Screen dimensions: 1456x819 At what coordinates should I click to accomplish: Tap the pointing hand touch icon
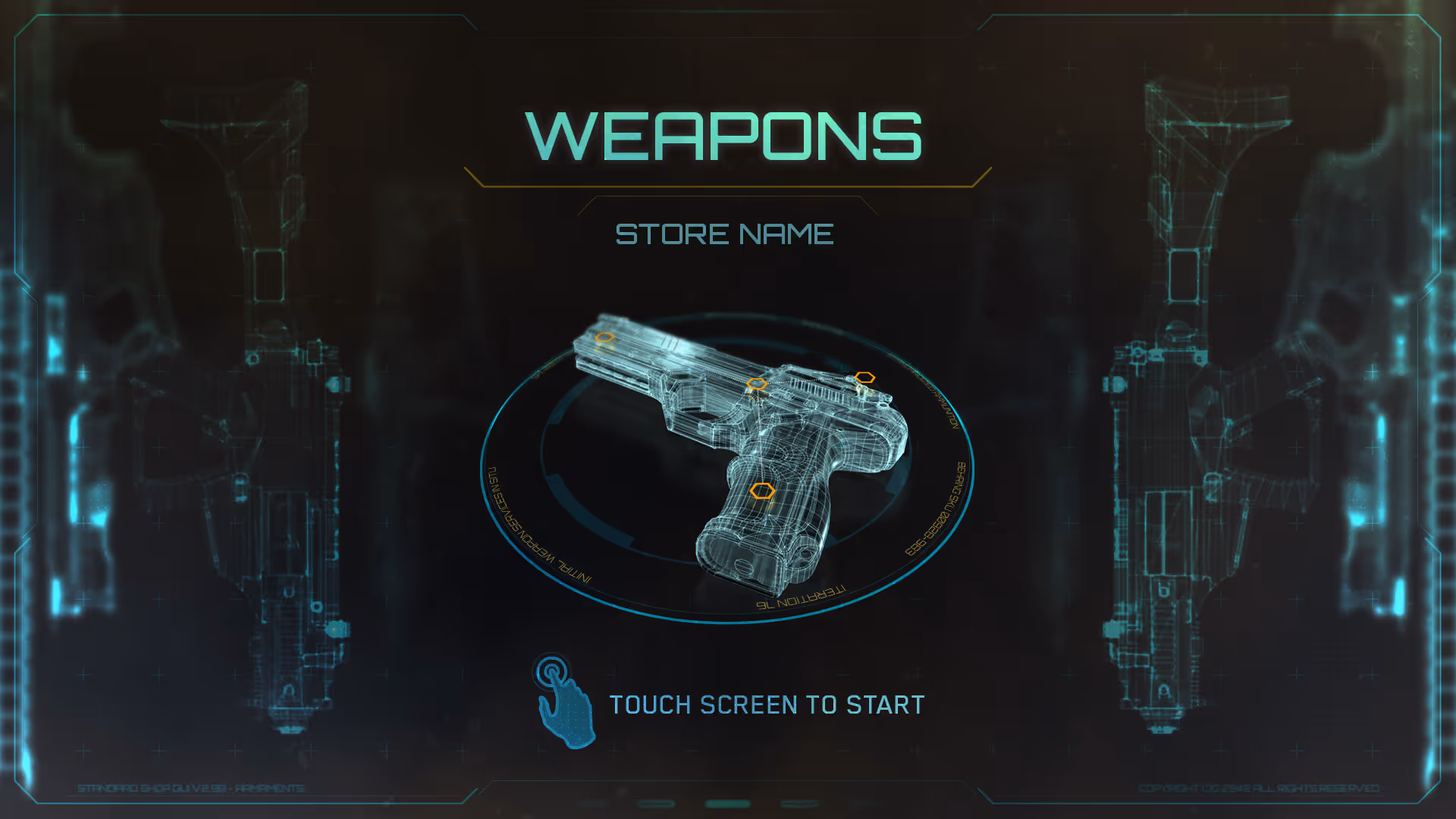[564, 701]
